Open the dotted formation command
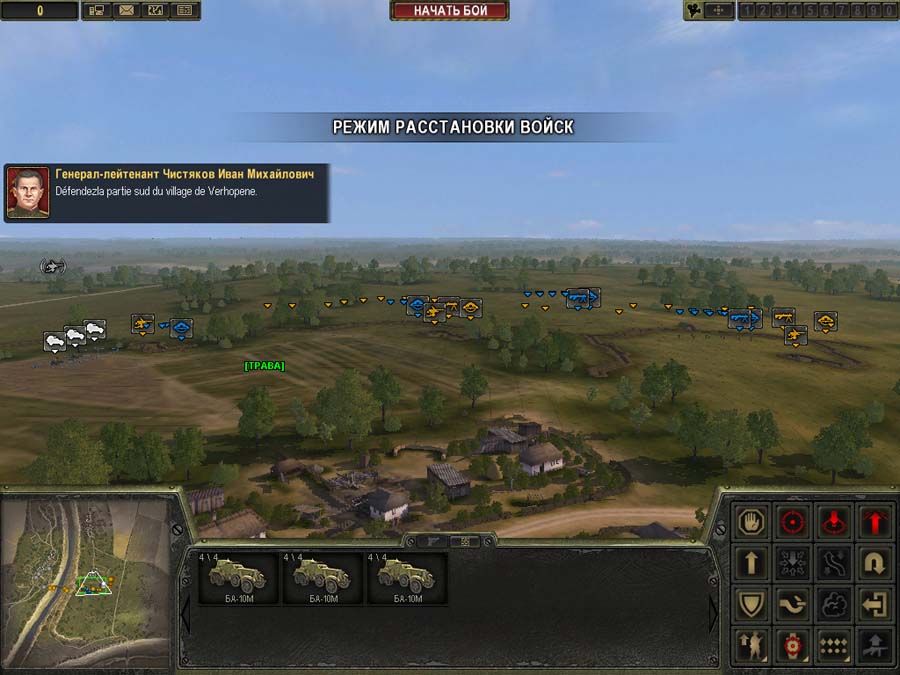 click(x=834, y=645)
